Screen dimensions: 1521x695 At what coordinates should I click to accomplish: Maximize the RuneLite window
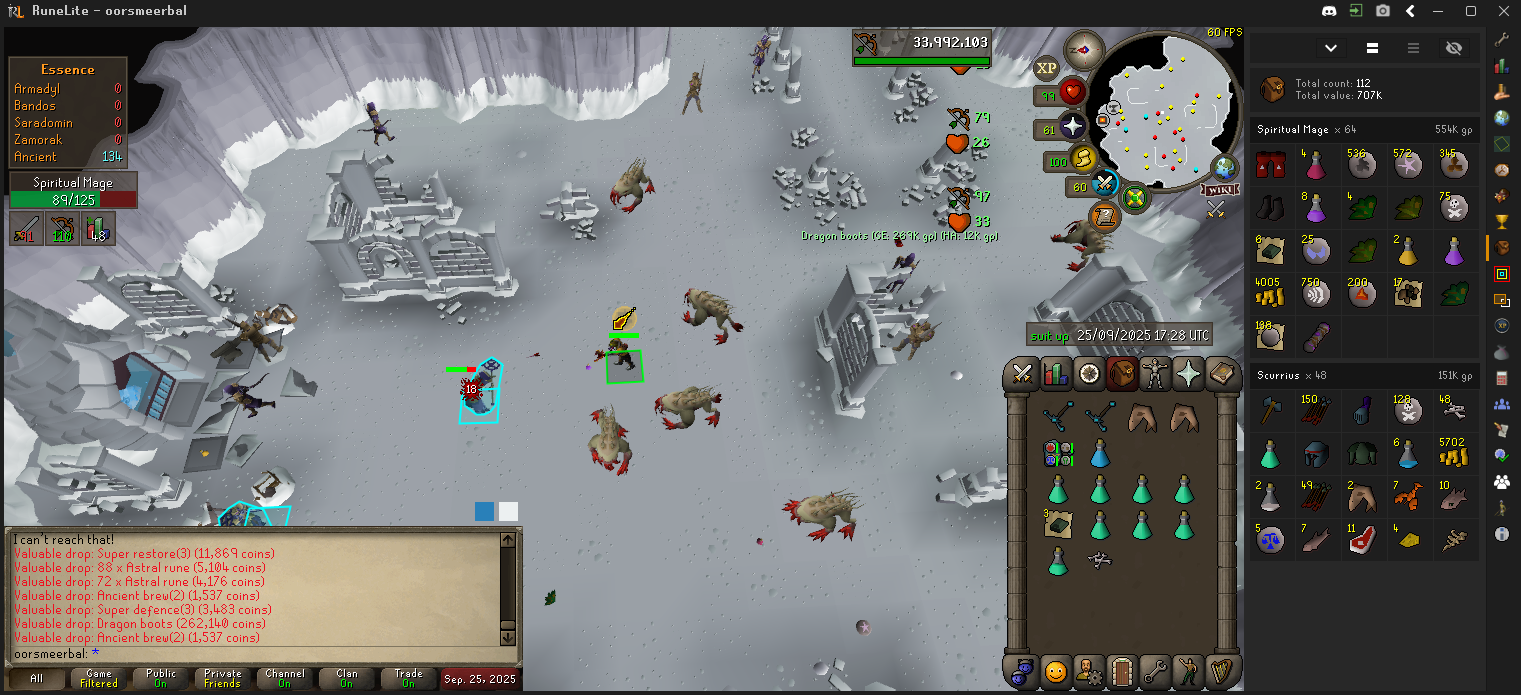1471,11
